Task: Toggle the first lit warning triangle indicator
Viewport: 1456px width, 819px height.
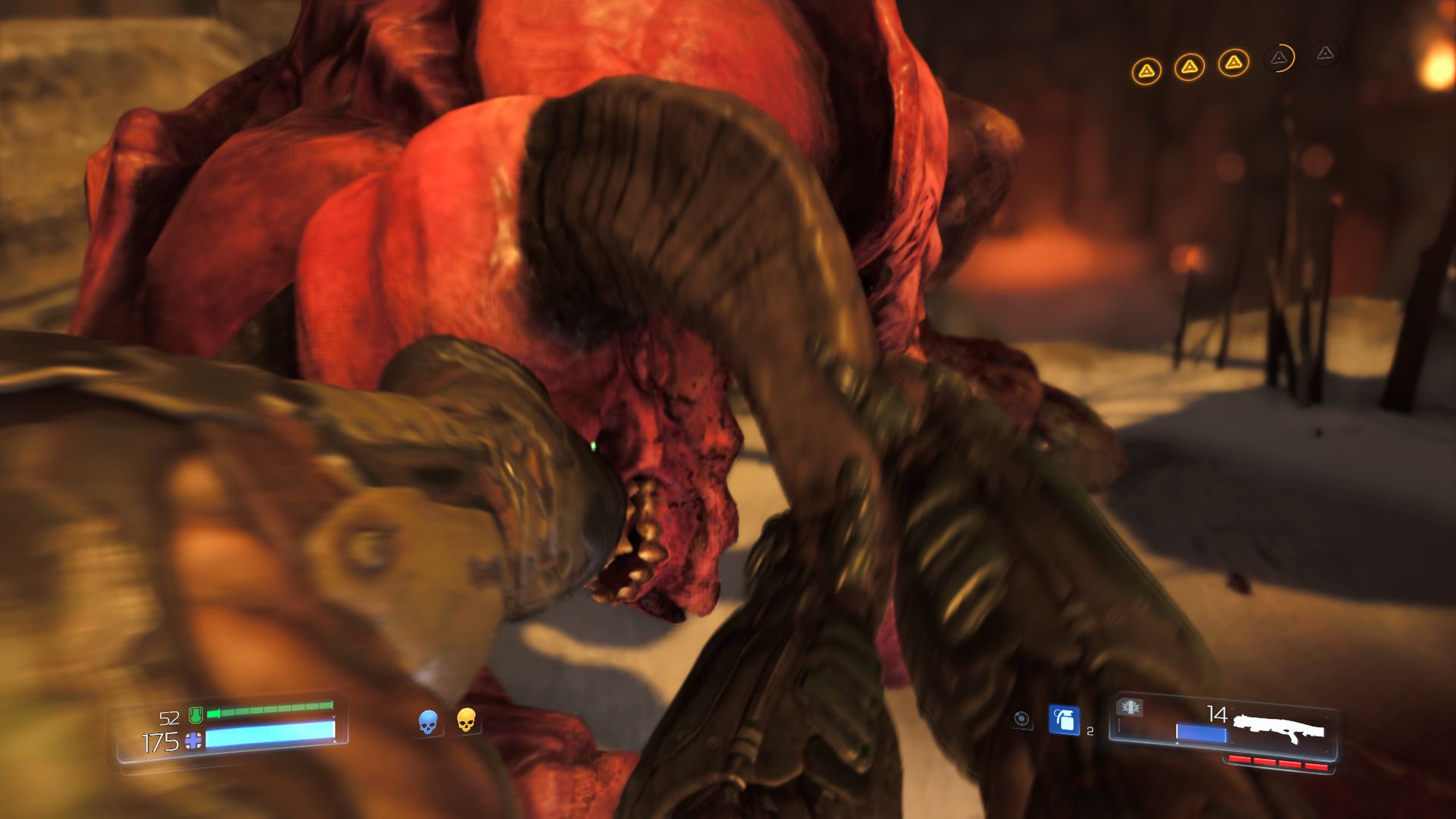Action: click(x=1147, y=70)
